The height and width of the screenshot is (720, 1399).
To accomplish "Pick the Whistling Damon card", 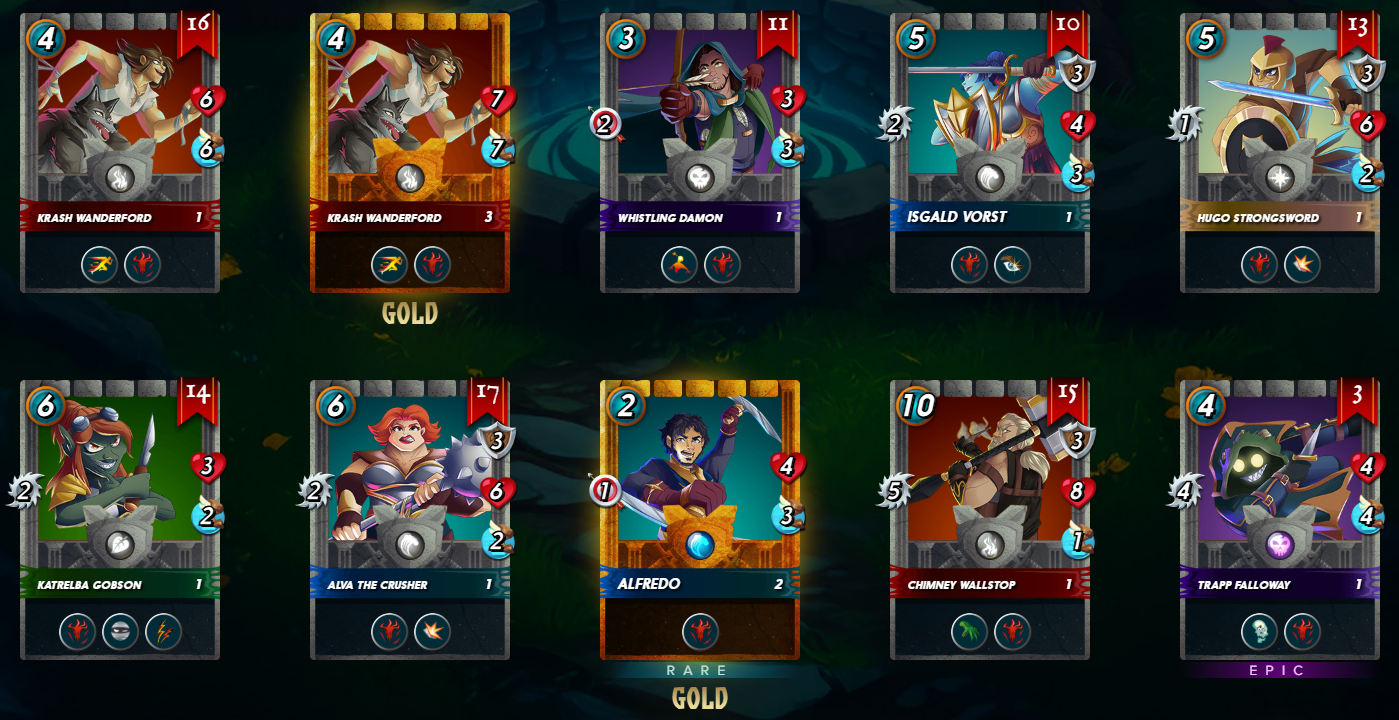I will tap(700, 120).
